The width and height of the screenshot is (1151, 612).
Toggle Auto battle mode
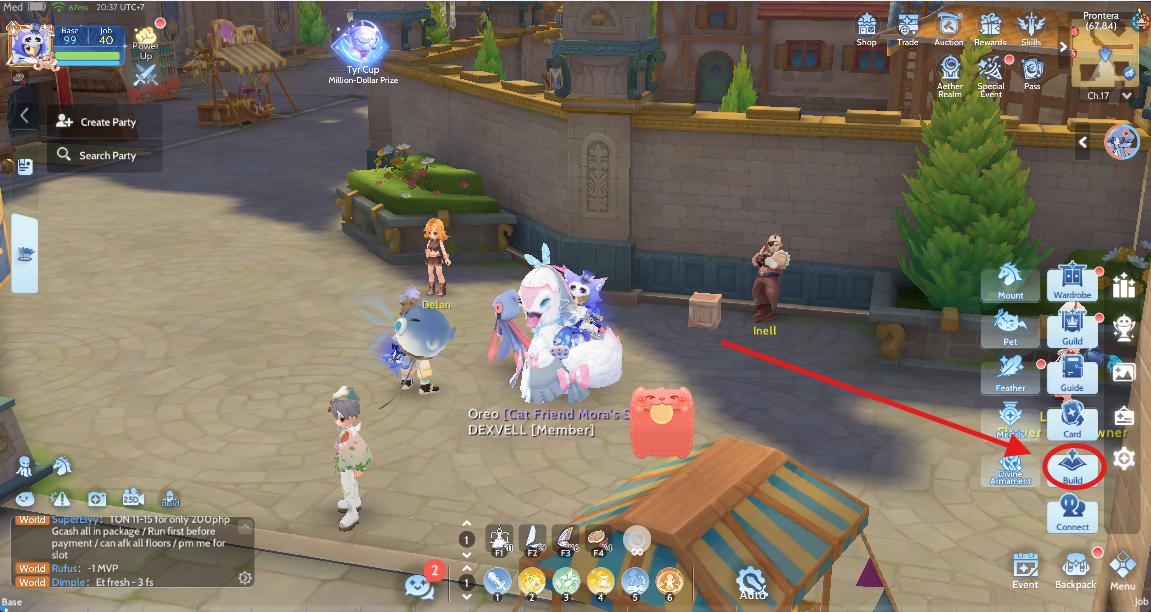coord(752,583)
